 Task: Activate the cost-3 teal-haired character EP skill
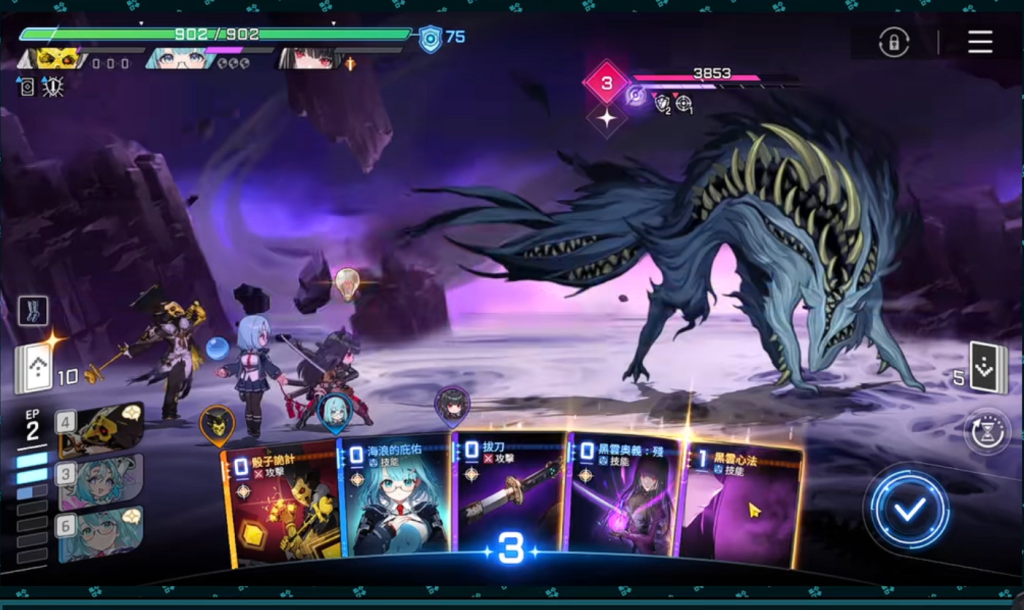click(101, 480)
